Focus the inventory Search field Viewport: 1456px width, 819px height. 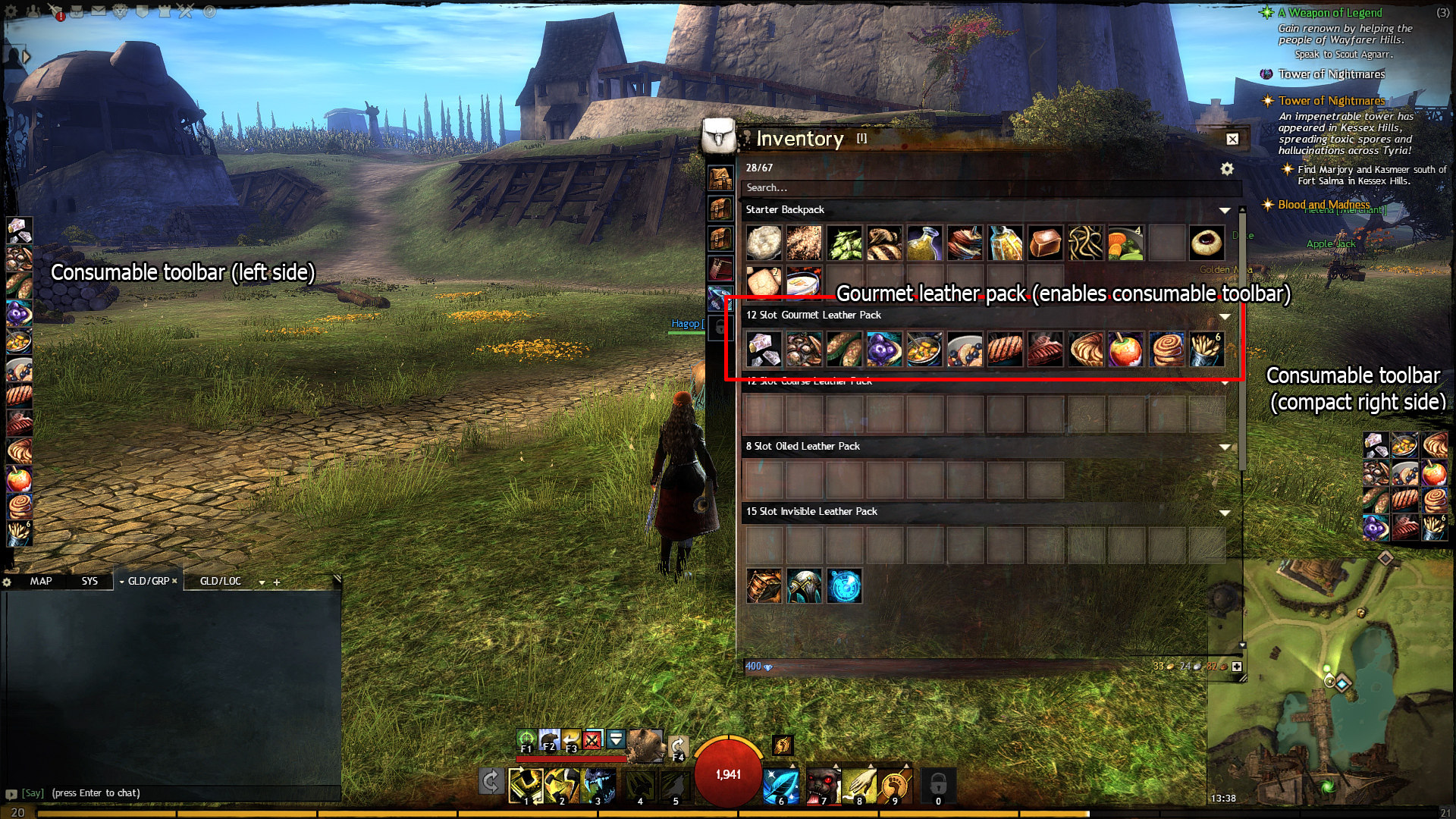[986, 187]
